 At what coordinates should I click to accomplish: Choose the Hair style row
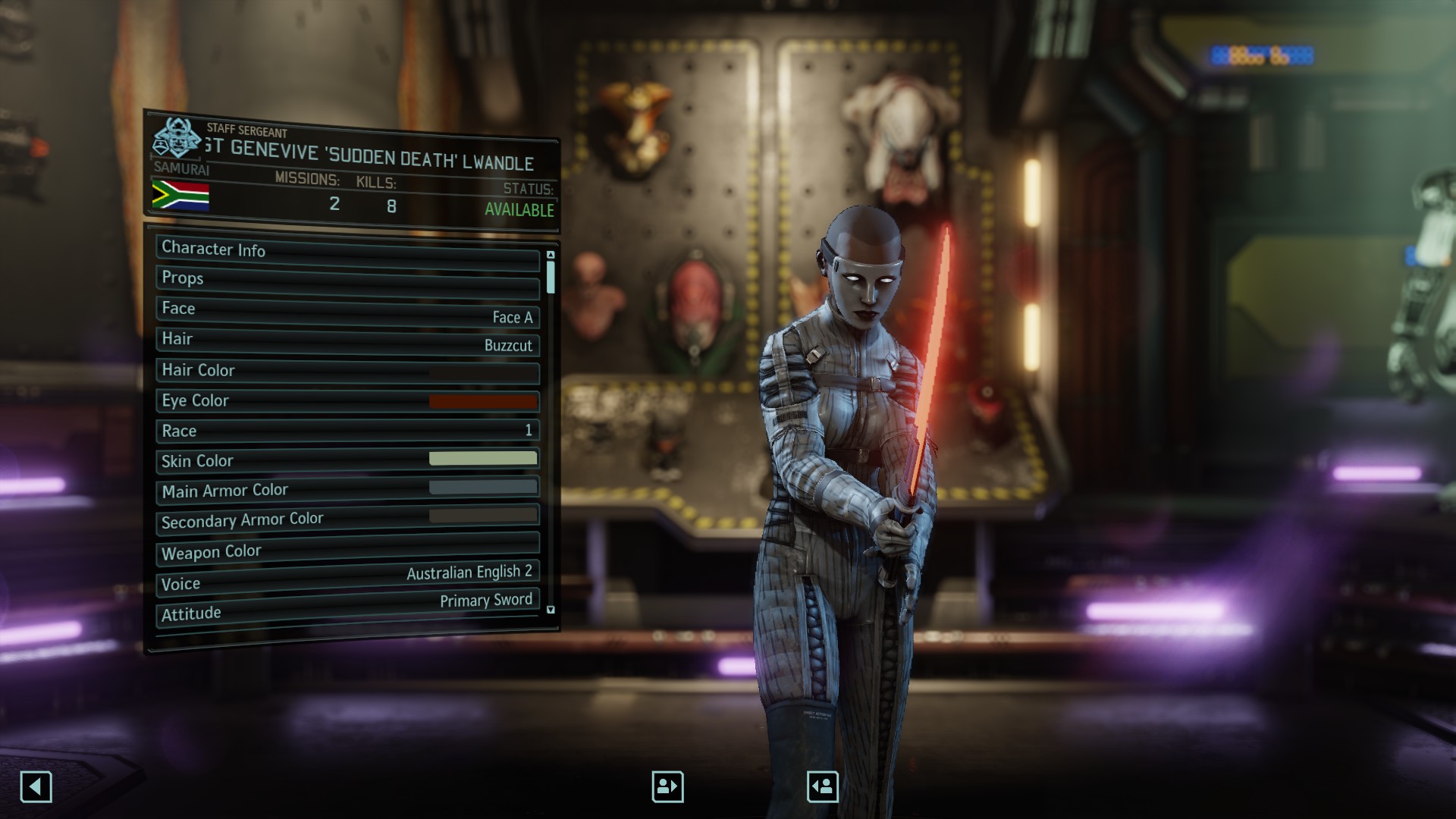click(347, 342)
